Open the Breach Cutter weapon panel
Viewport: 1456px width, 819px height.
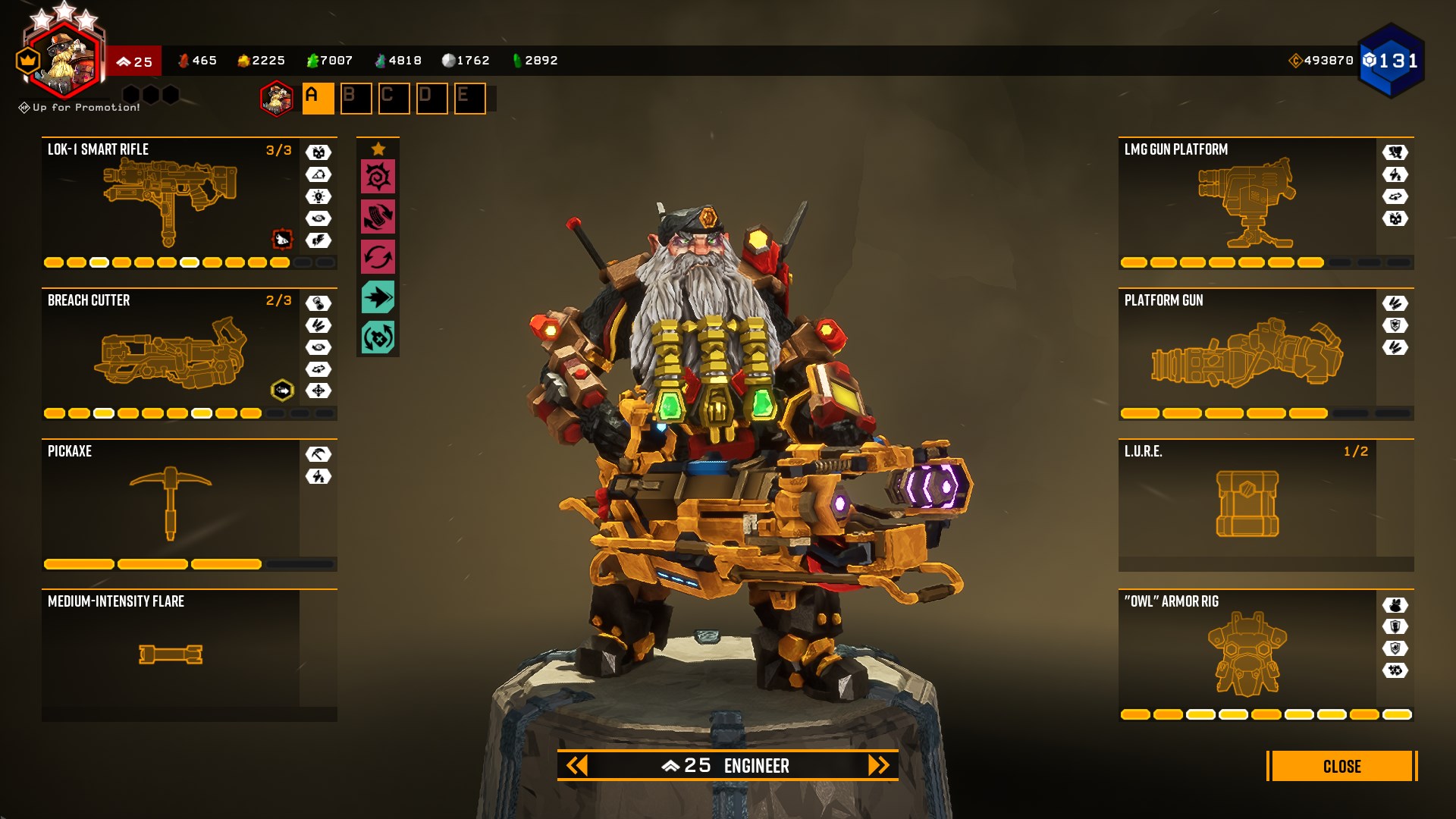click(x=171, y=354)
